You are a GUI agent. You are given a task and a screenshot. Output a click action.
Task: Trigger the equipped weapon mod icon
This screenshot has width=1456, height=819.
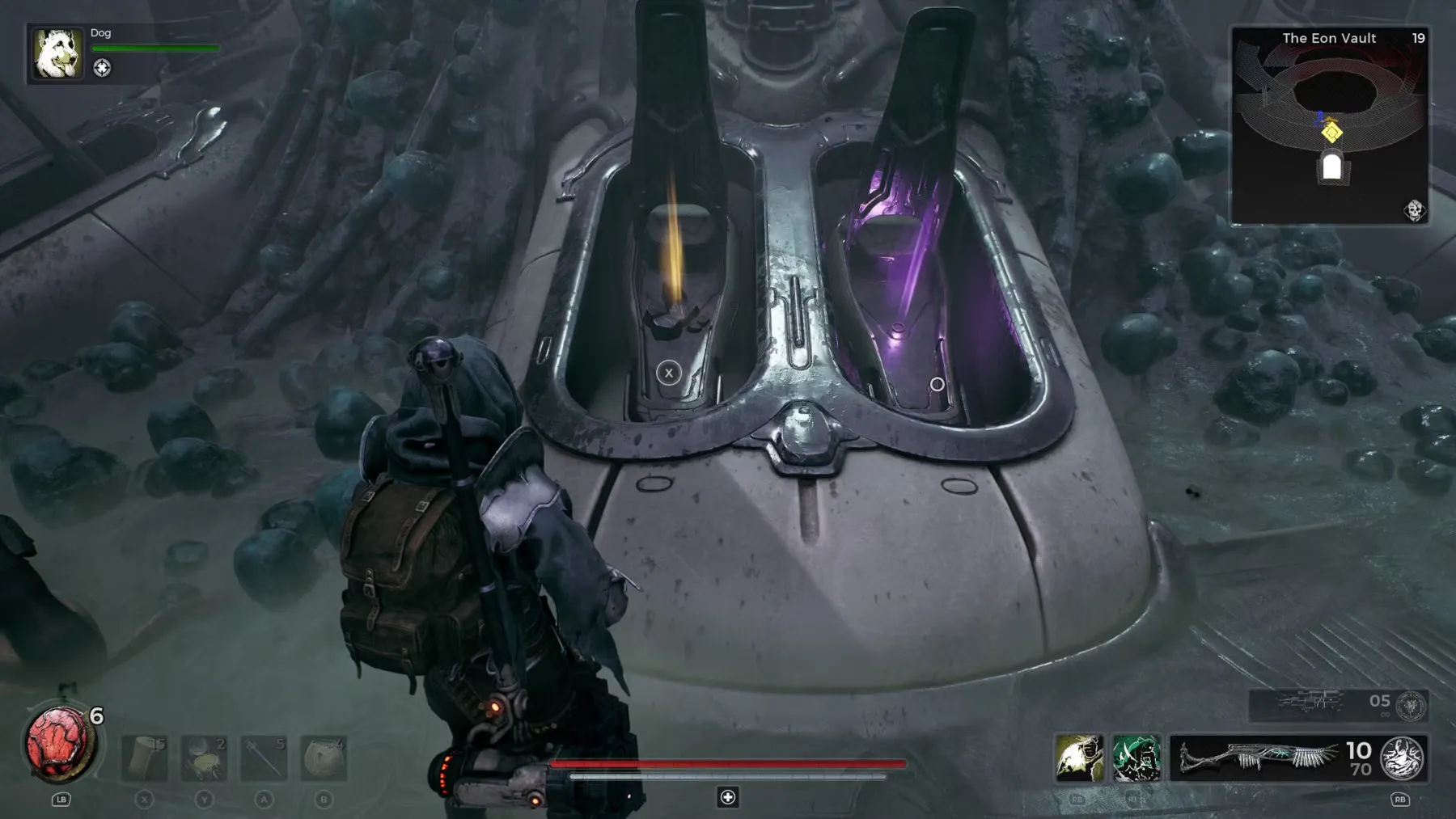click(x=1403, y=758)
